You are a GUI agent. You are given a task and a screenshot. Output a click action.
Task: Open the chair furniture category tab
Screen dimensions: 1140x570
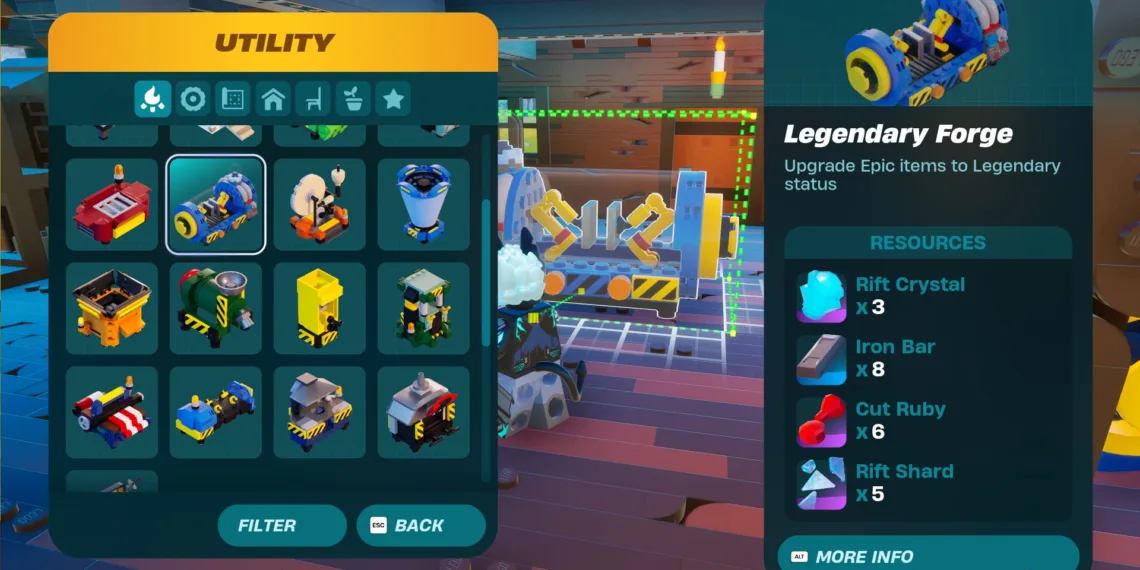tap(313, 99)
